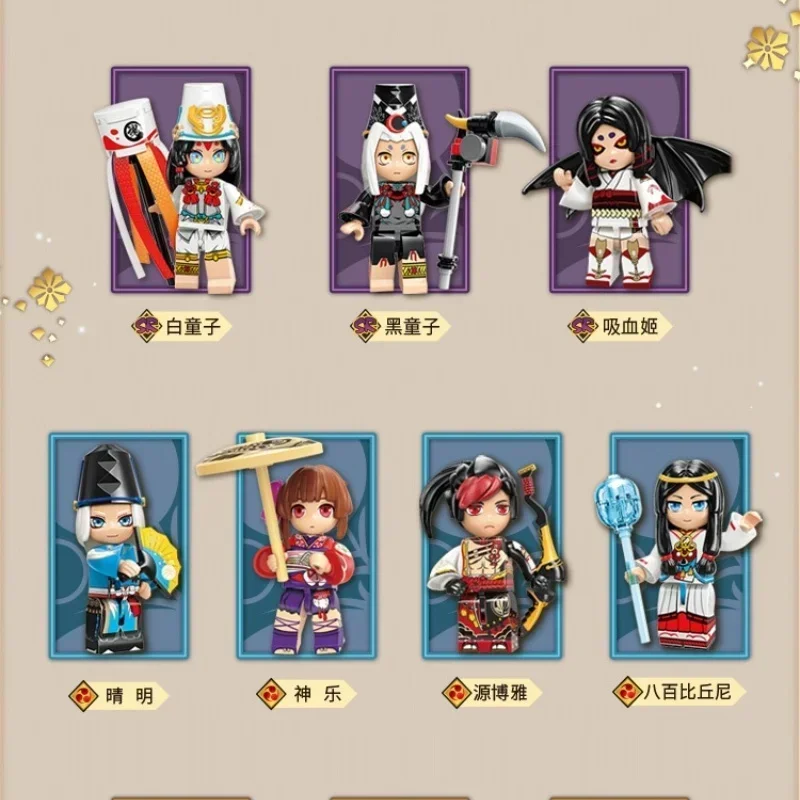Pick the 晴明 character card
Image resolution: width=800 pixels, height=800 pixels.
(x=119, y=545)
